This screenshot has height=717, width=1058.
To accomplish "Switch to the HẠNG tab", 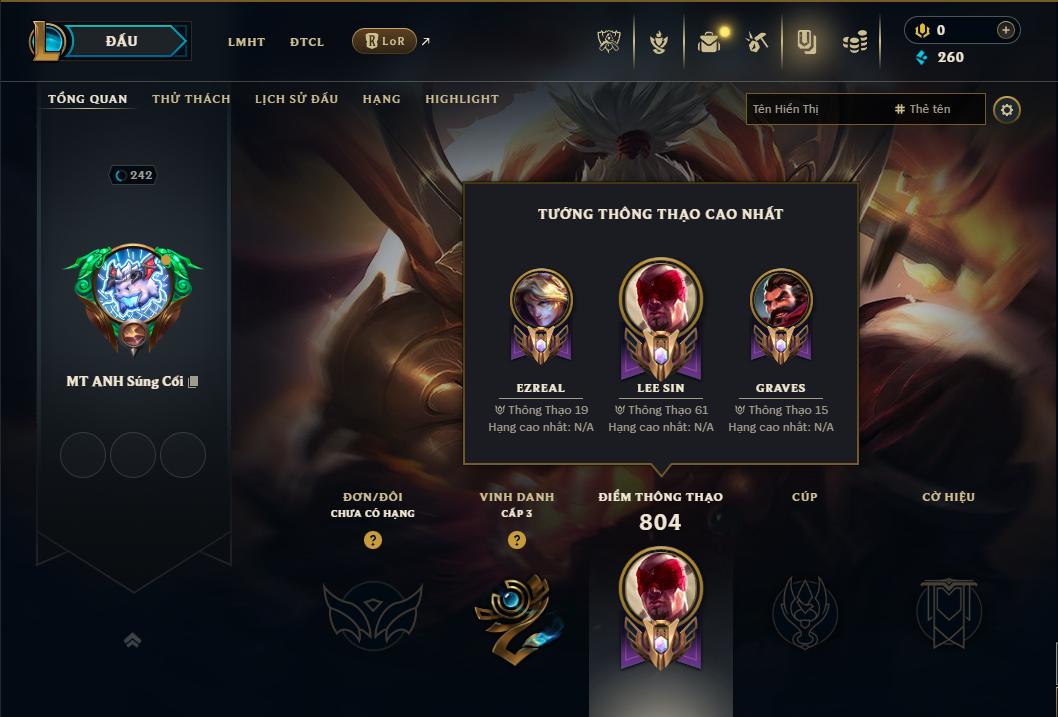I will [381, 99].
